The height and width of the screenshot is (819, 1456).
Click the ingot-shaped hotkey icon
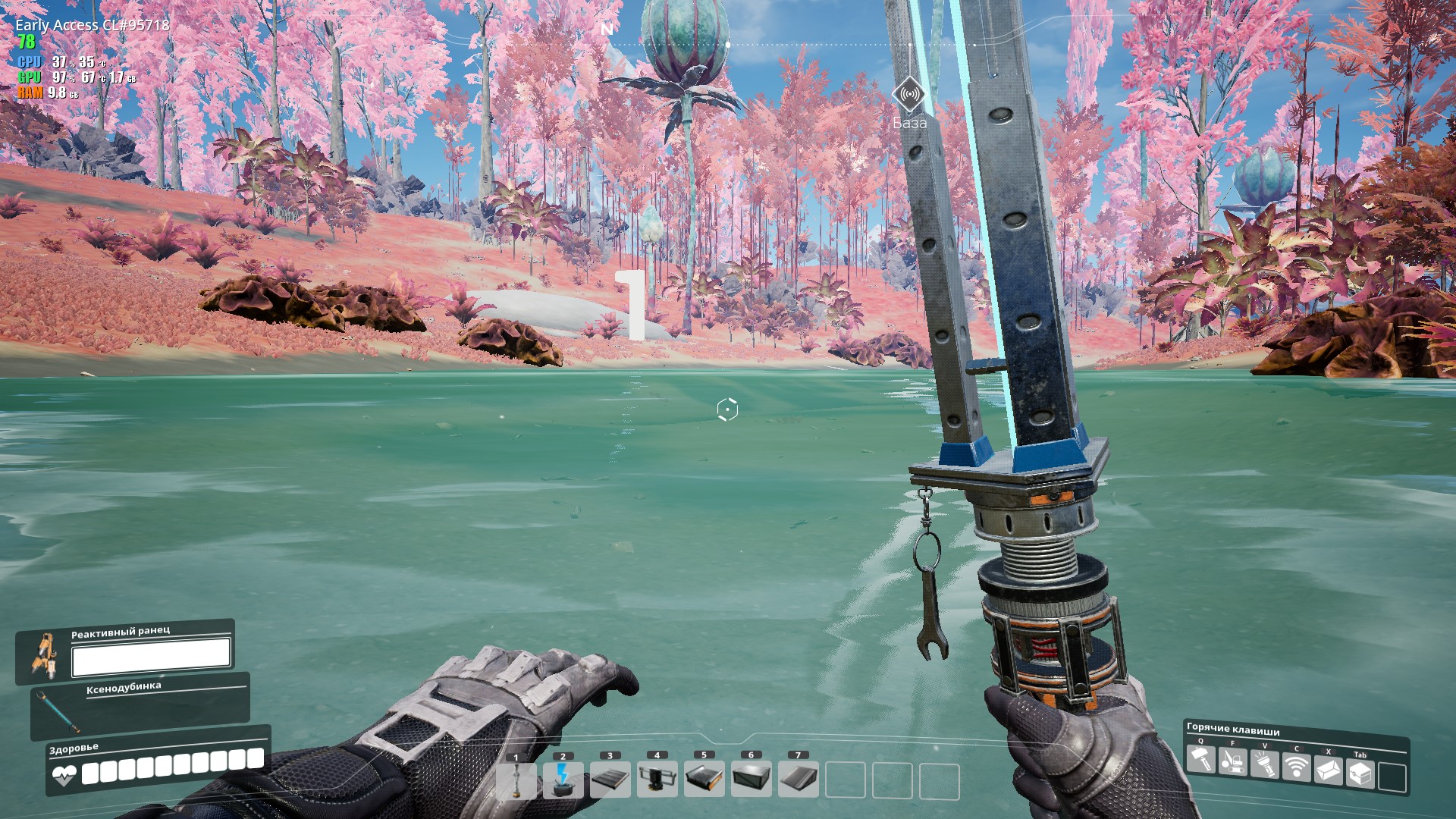(1329, 770)
